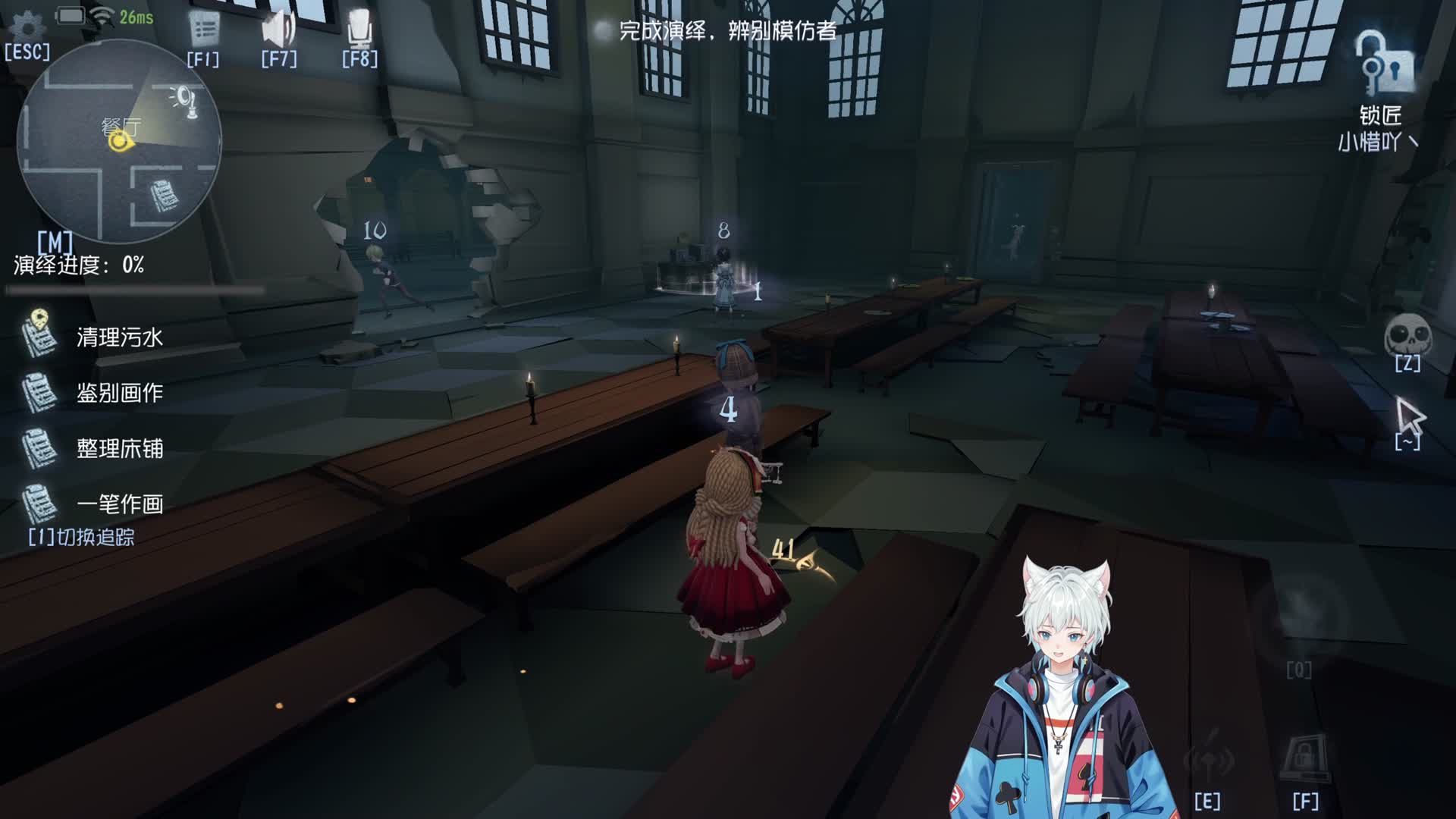Viewport: 1456px width, 819px height.
Task: Select the 鉴别画作 task entry
Action: tap(119, 393)
